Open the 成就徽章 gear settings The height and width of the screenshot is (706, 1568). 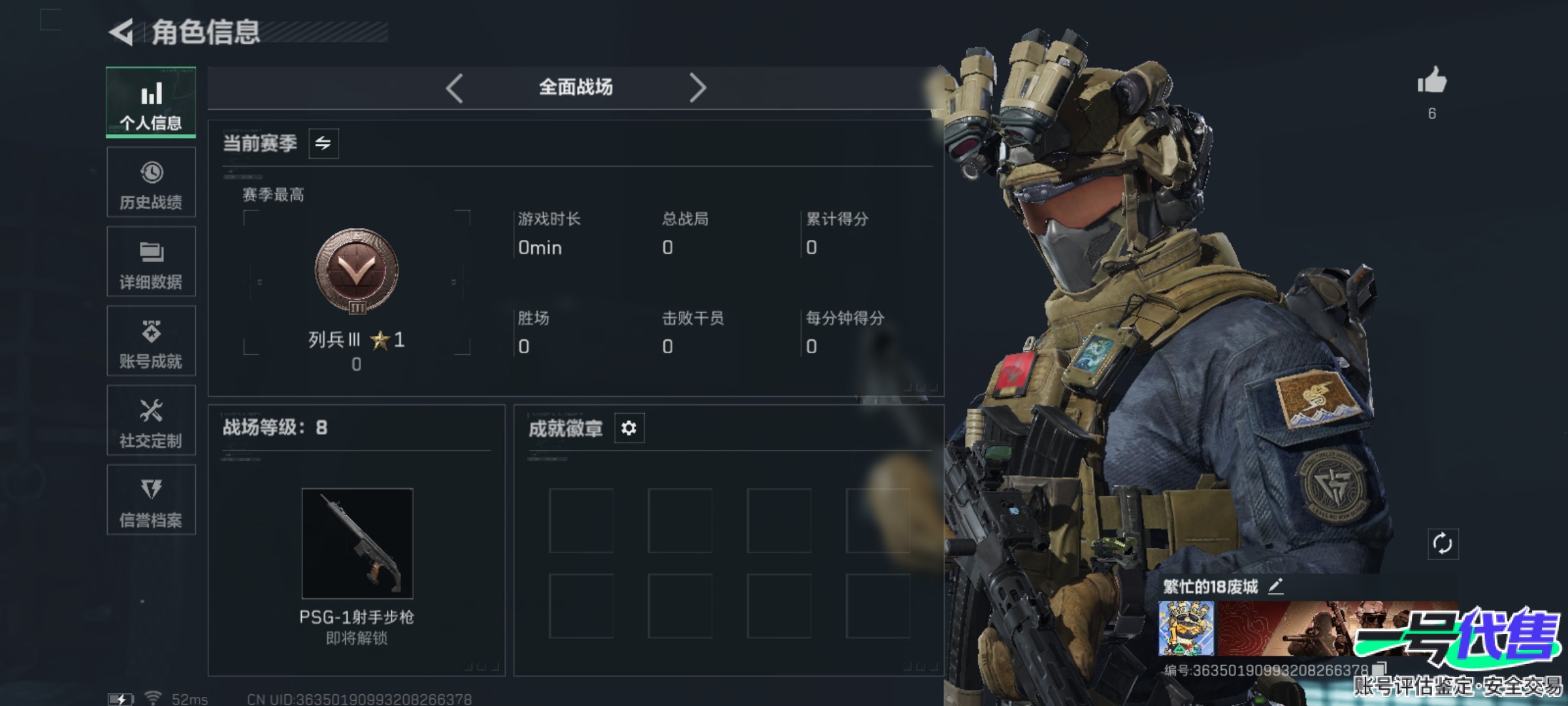point(629,428)
